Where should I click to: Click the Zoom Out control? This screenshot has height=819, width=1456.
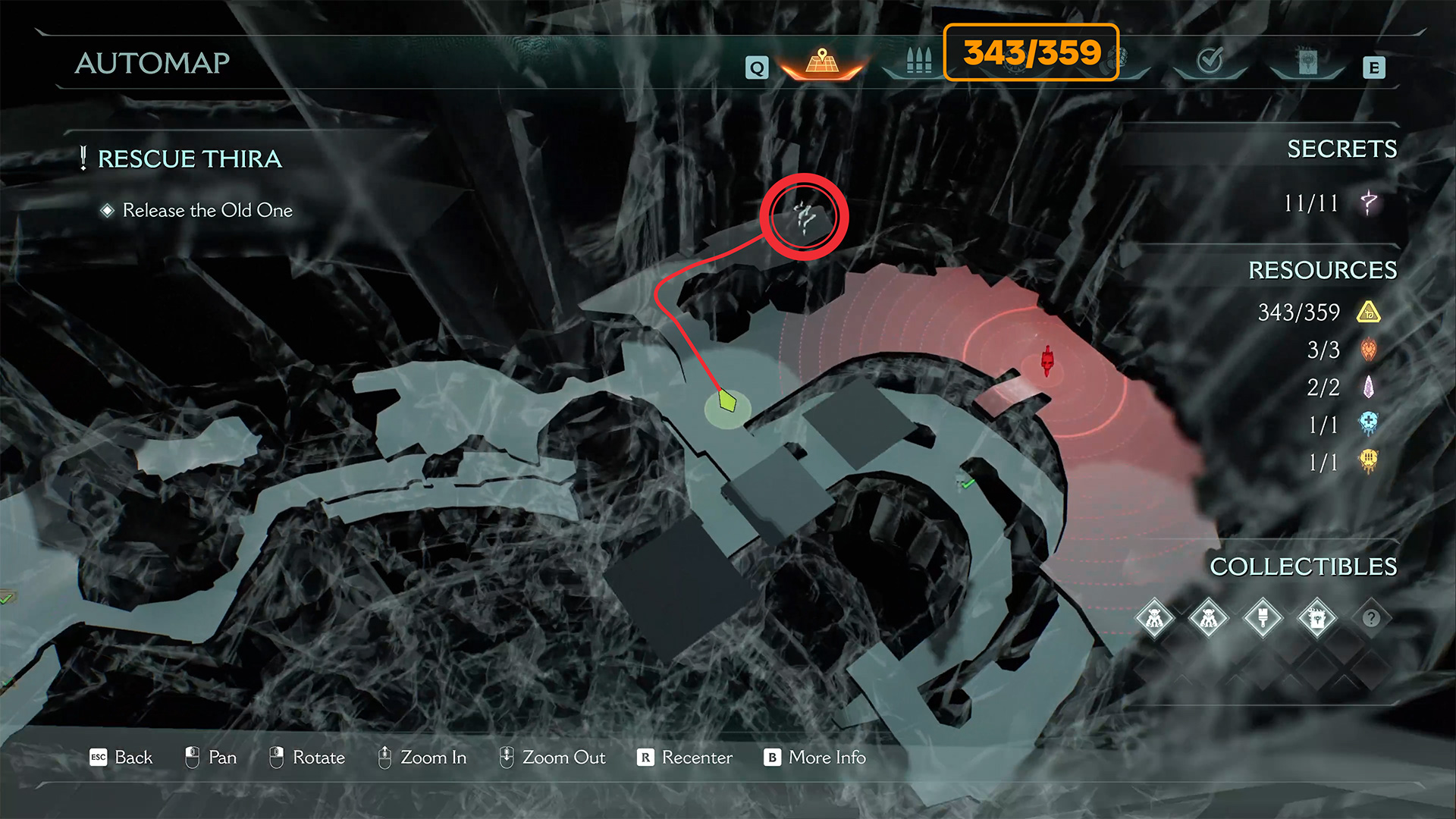point(553,758)
